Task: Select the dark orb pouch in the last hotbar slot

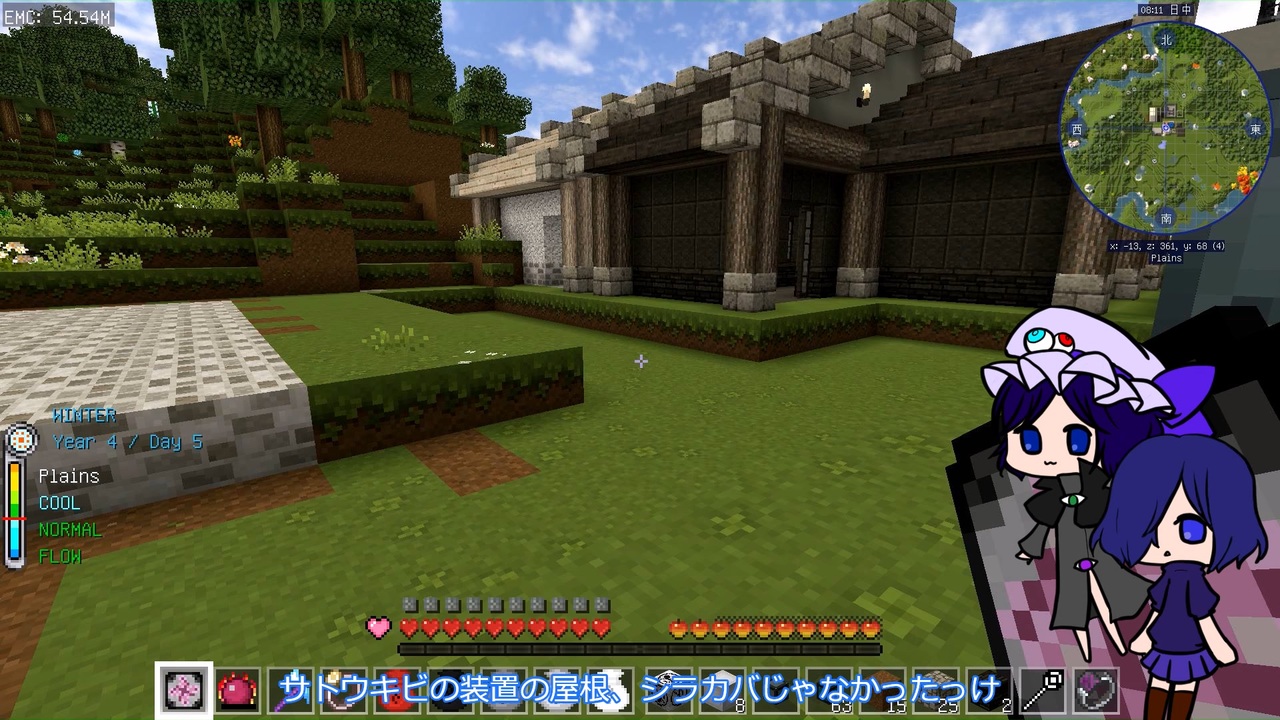Action: 1096,690
